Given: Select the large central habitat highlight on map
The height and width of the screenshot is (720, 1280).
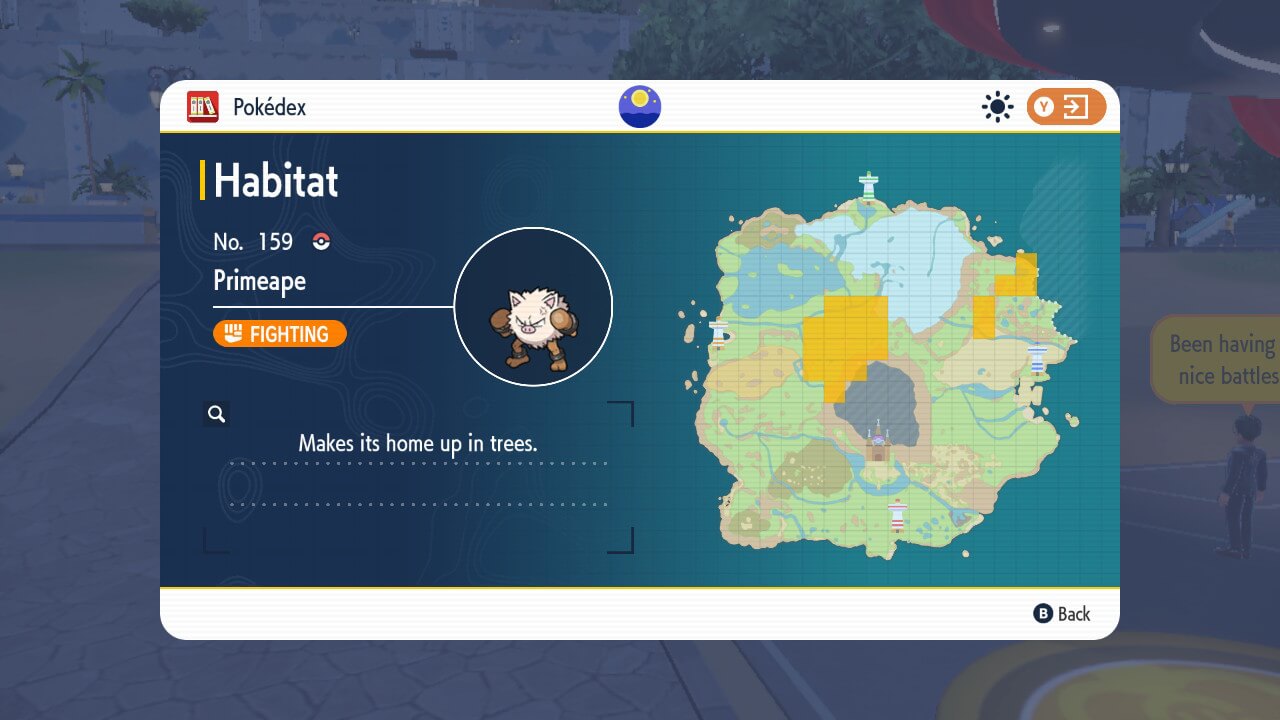Looking at the screenshot, I should pos(845,336).
